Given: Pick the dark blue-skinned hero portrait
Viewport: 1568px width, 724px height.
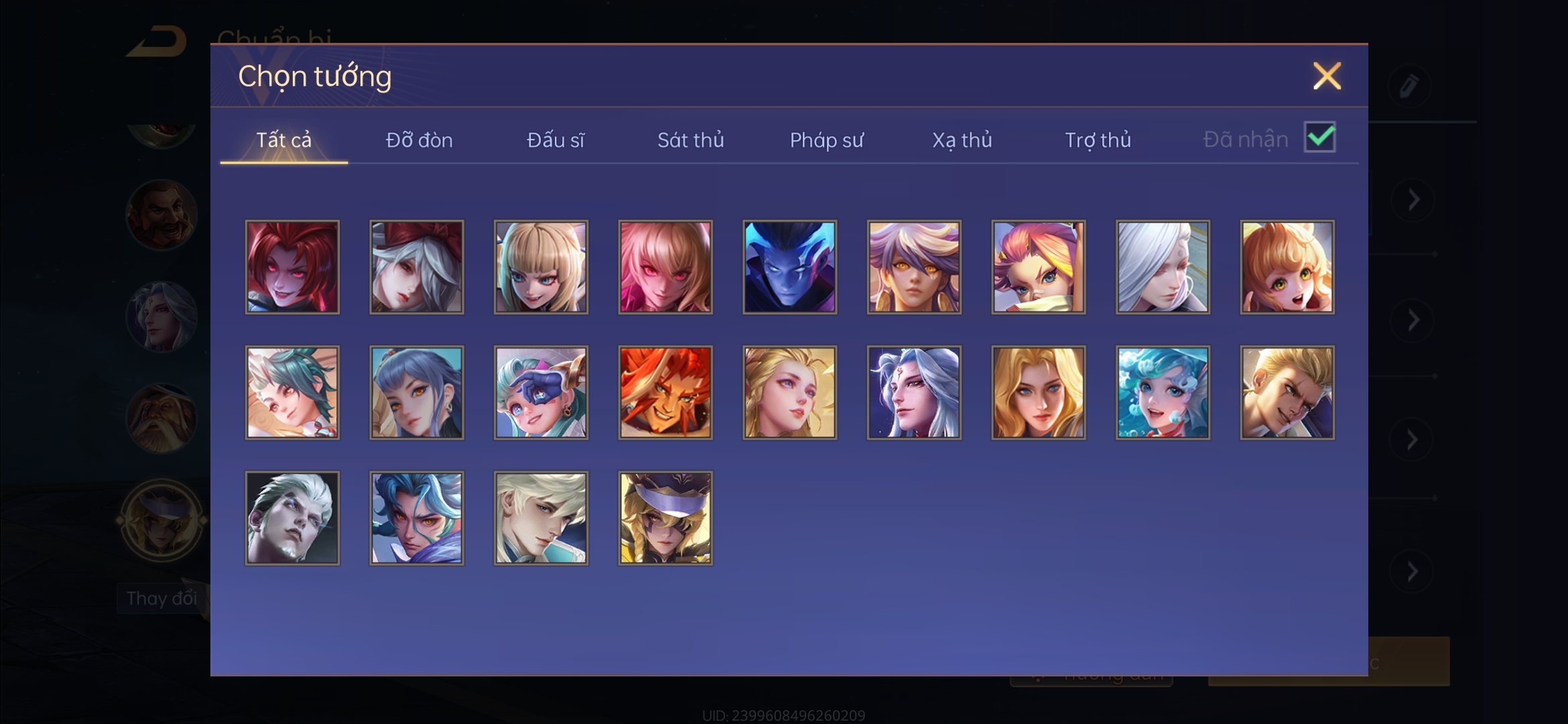Looking at the screenshot, I should [x=790, y=267].
